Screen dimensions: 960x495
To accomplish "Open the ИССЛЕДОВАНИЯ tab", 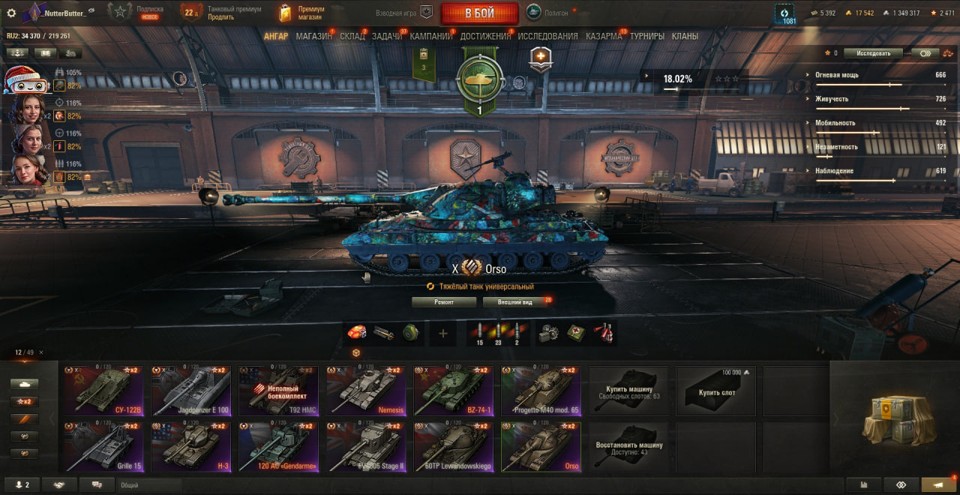I will coord(547,37).
